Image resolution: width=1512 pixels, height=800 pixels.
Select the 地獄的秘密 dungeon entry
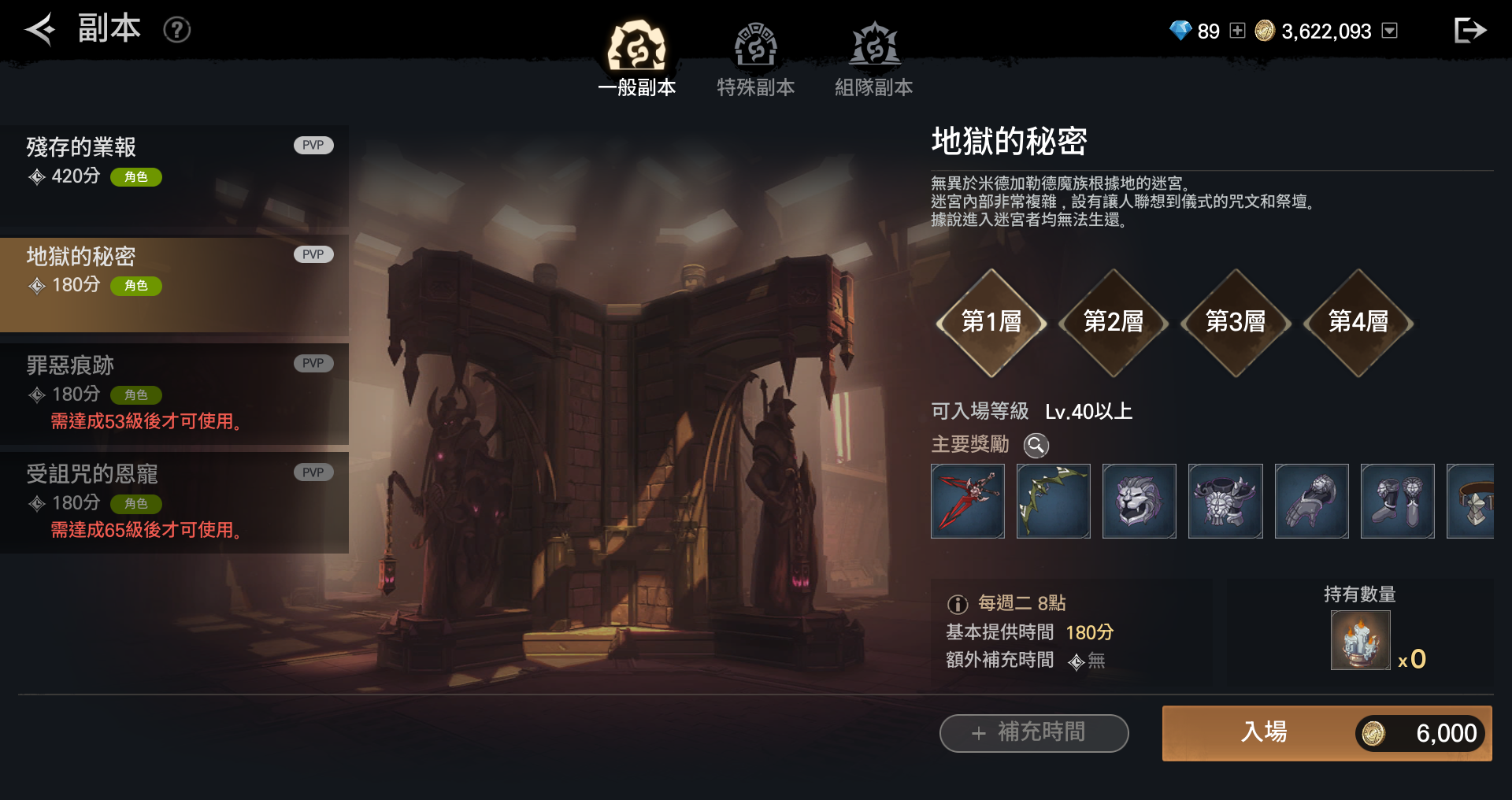(174, 283)
